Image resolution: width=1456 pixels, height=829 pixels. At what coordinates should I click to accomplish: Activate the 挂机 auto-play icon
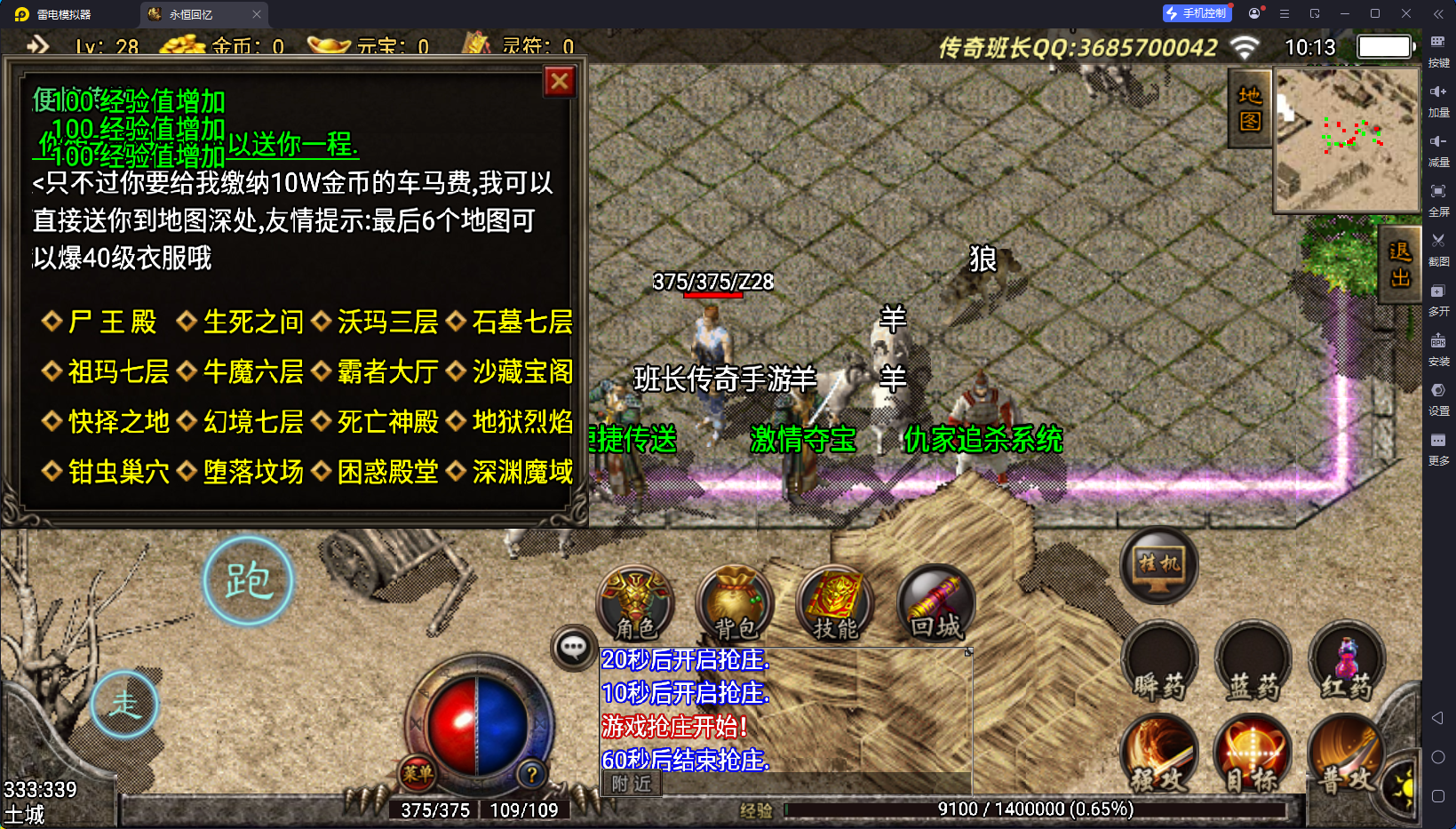(1159, 567)
